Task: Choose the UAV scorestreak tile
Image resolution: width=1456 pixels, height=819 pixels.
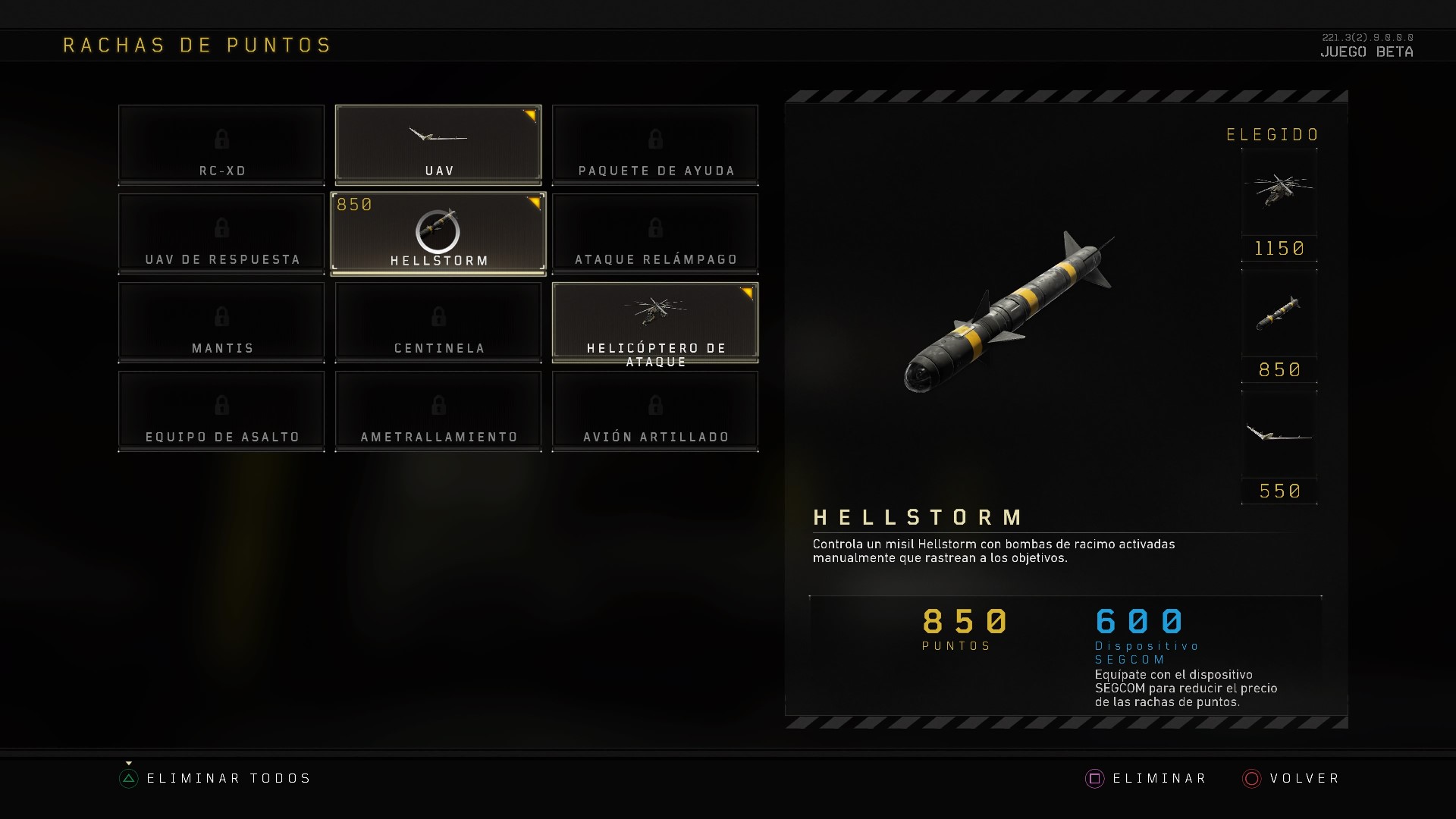Action: [438, 144]
